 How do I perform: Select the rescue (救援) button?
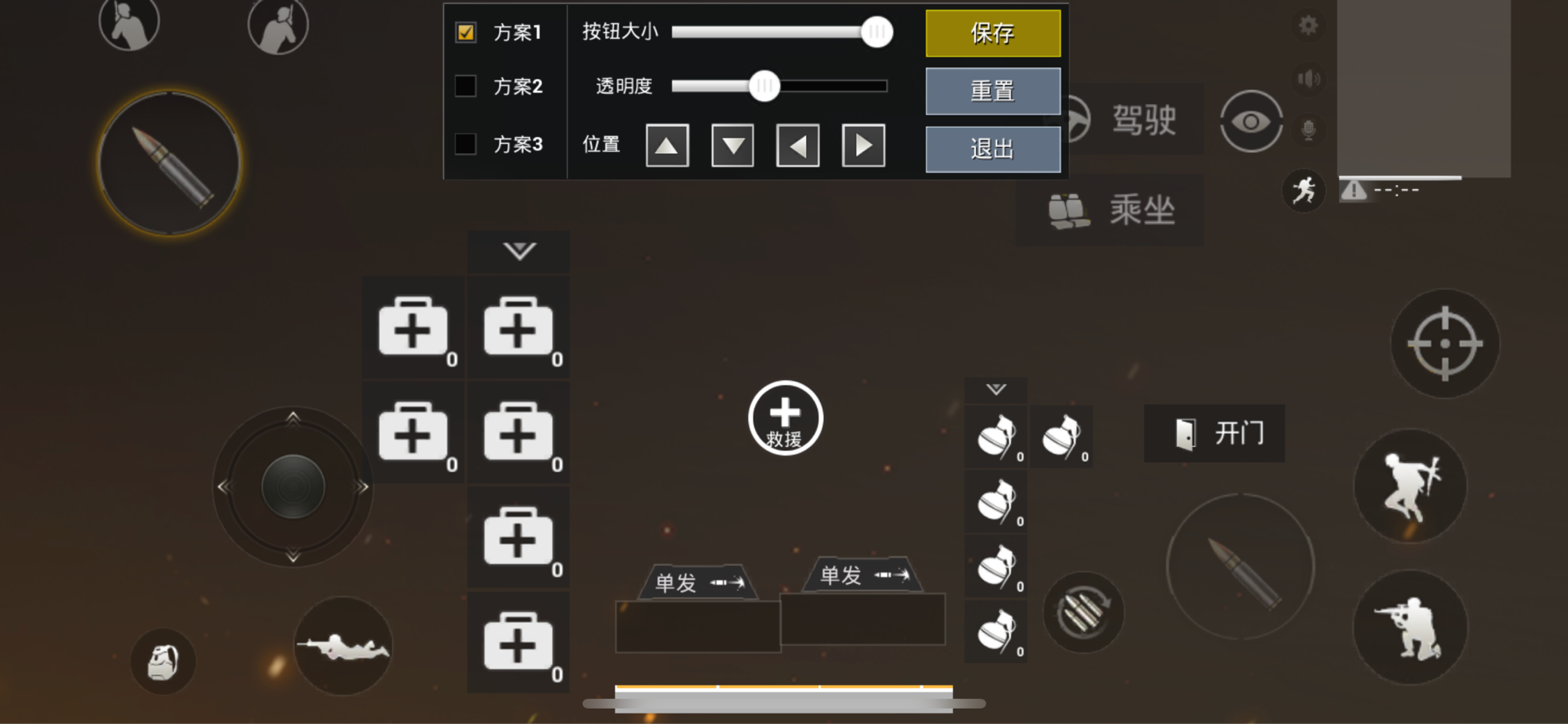(x=784, y=417)
